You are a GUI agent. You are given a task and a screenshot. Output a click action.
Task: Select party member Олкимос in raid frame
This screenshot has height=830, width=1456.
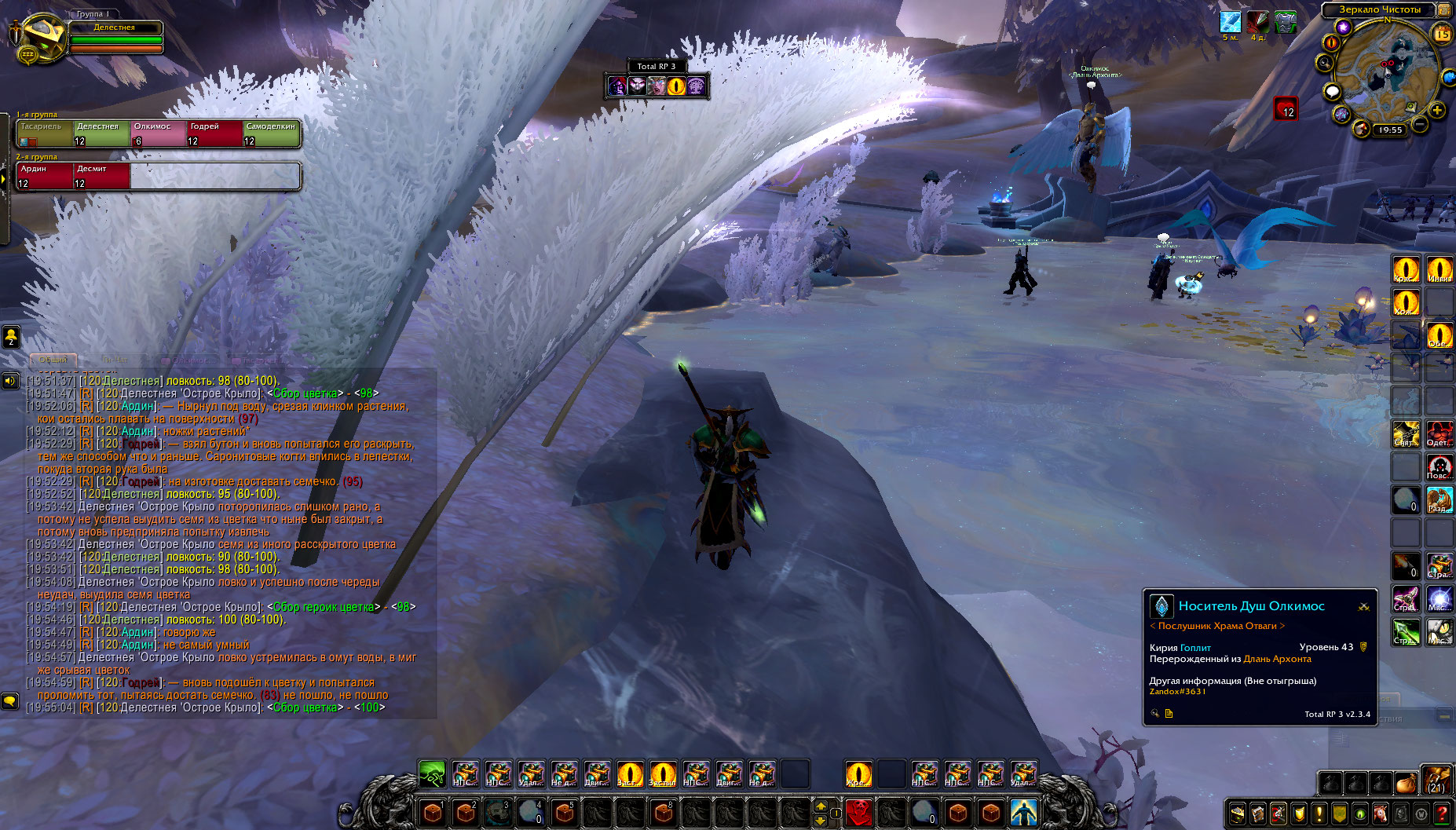coord(159,133)
